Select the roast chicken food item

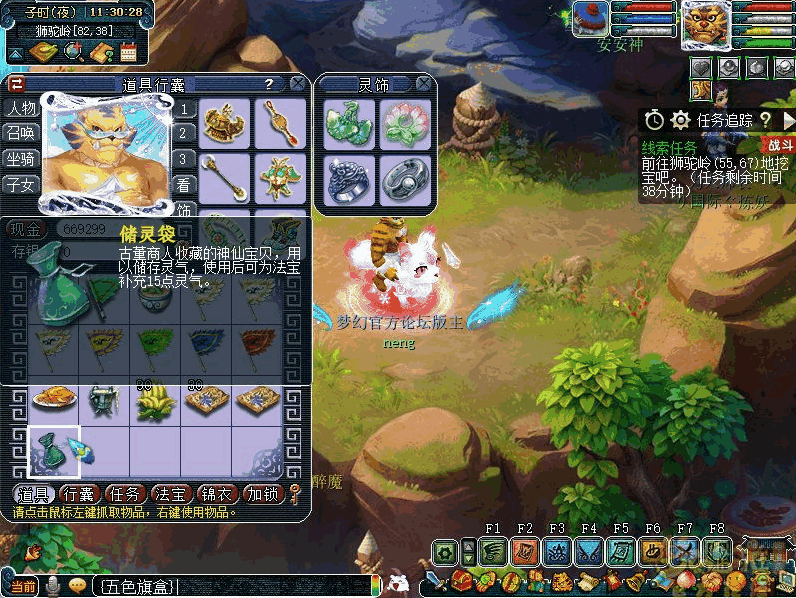coord(54,401)
